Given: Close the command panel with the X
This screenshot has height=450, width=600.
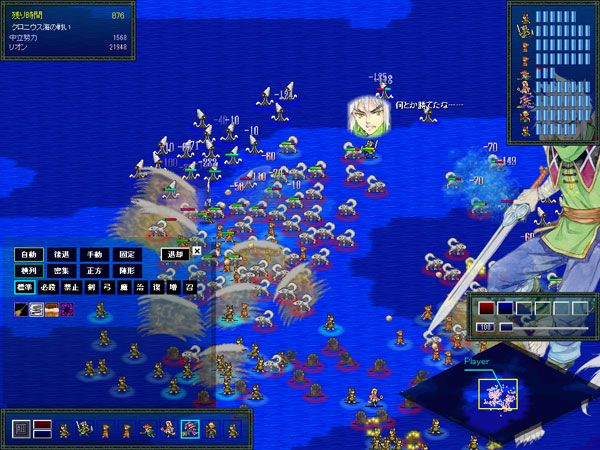Looking at the screenshot, I should tap(197, 252).
